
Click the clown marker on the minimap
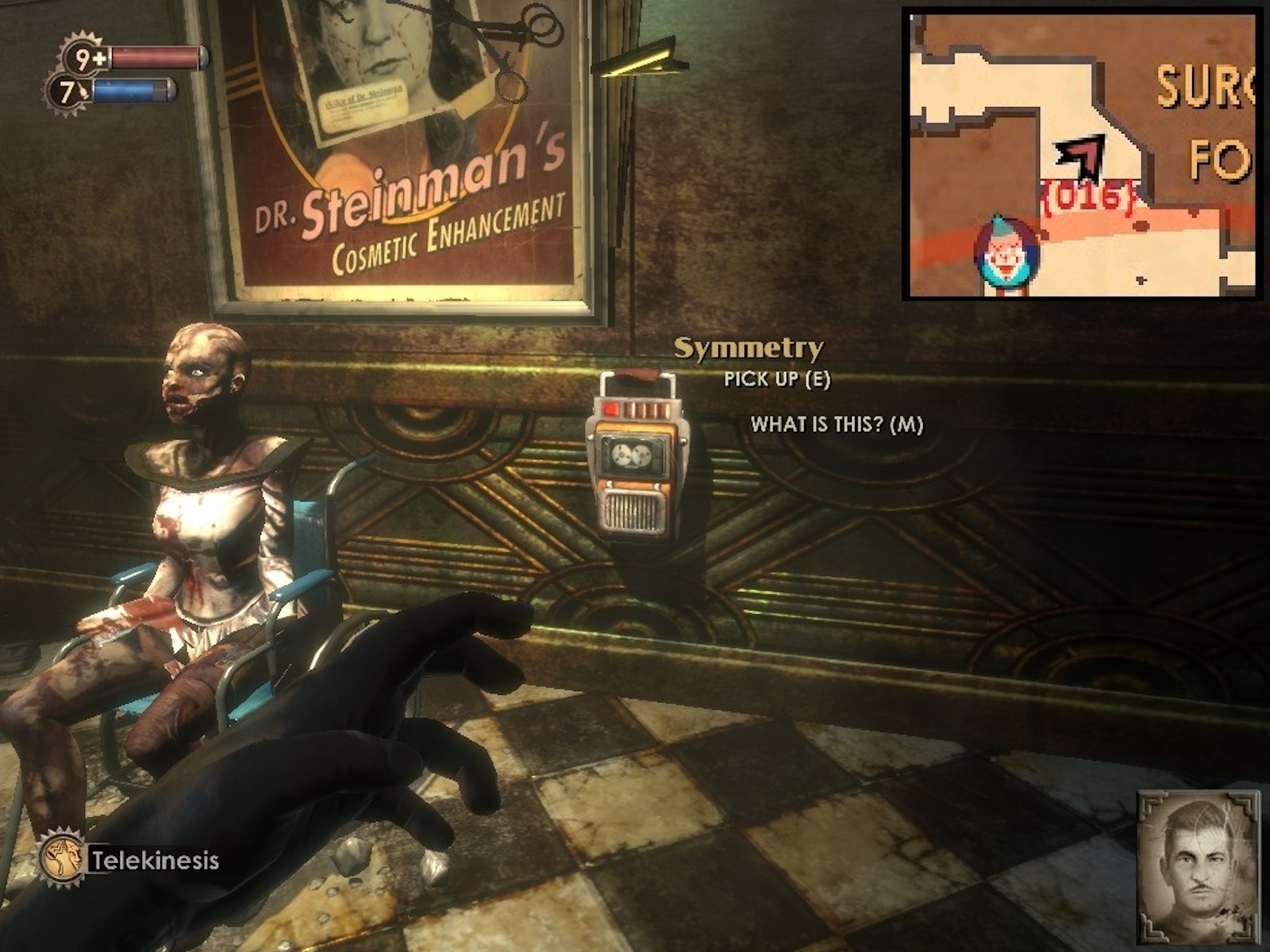coord(1006,253)
